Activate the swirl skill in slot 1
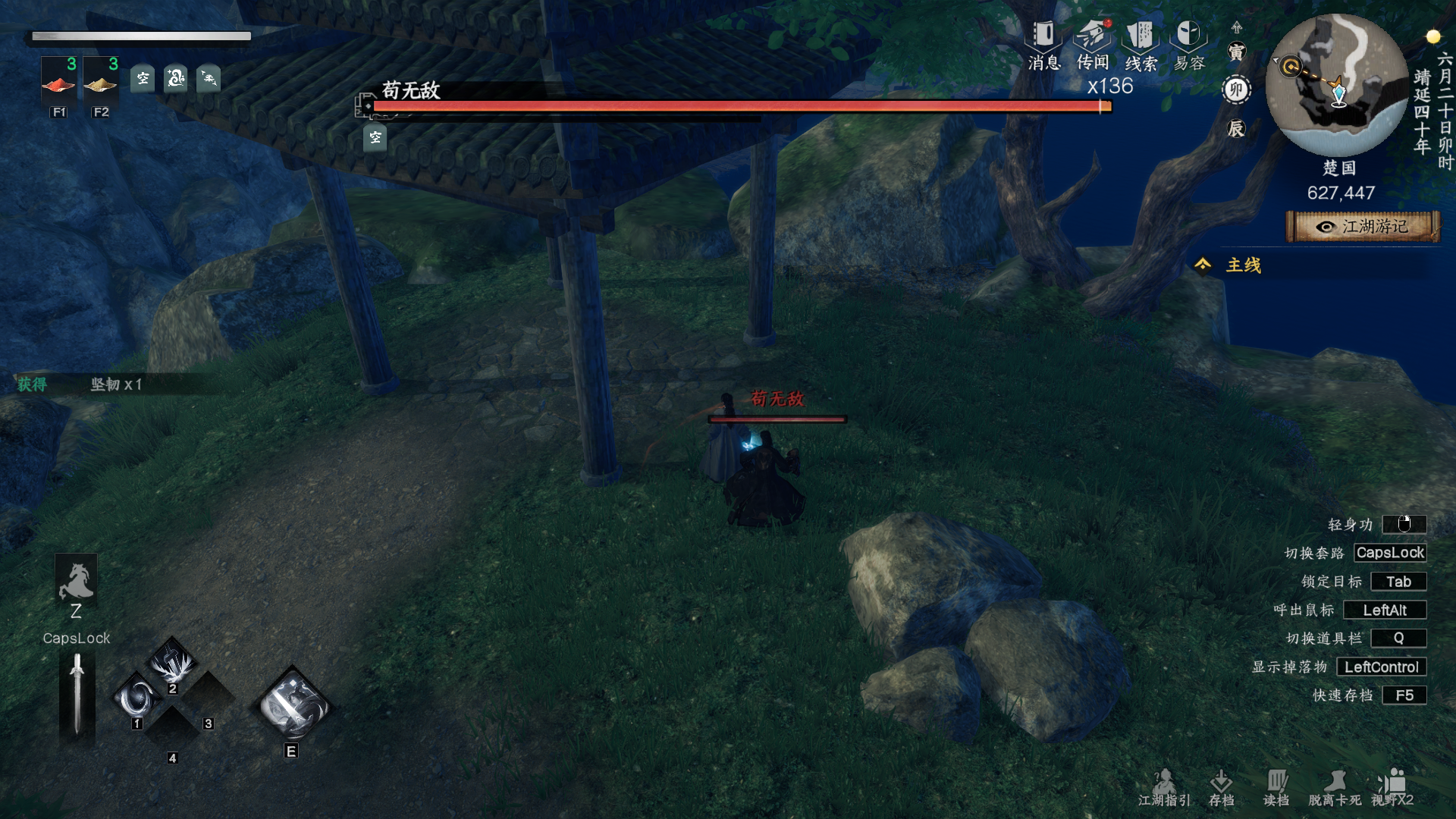The width and height of the screenshot is (1456, 819). point(137,698)
